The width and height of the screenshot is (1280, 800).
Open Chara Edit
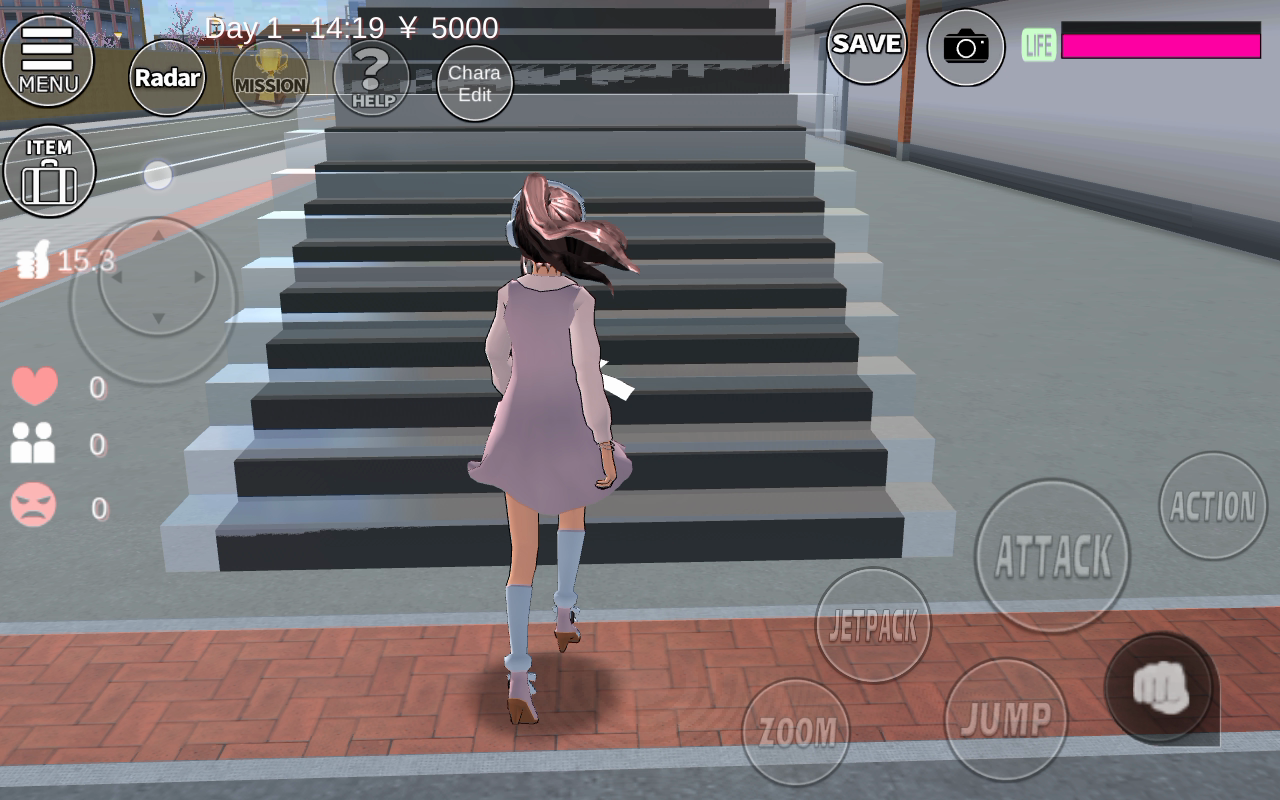(x=475, y=83)
